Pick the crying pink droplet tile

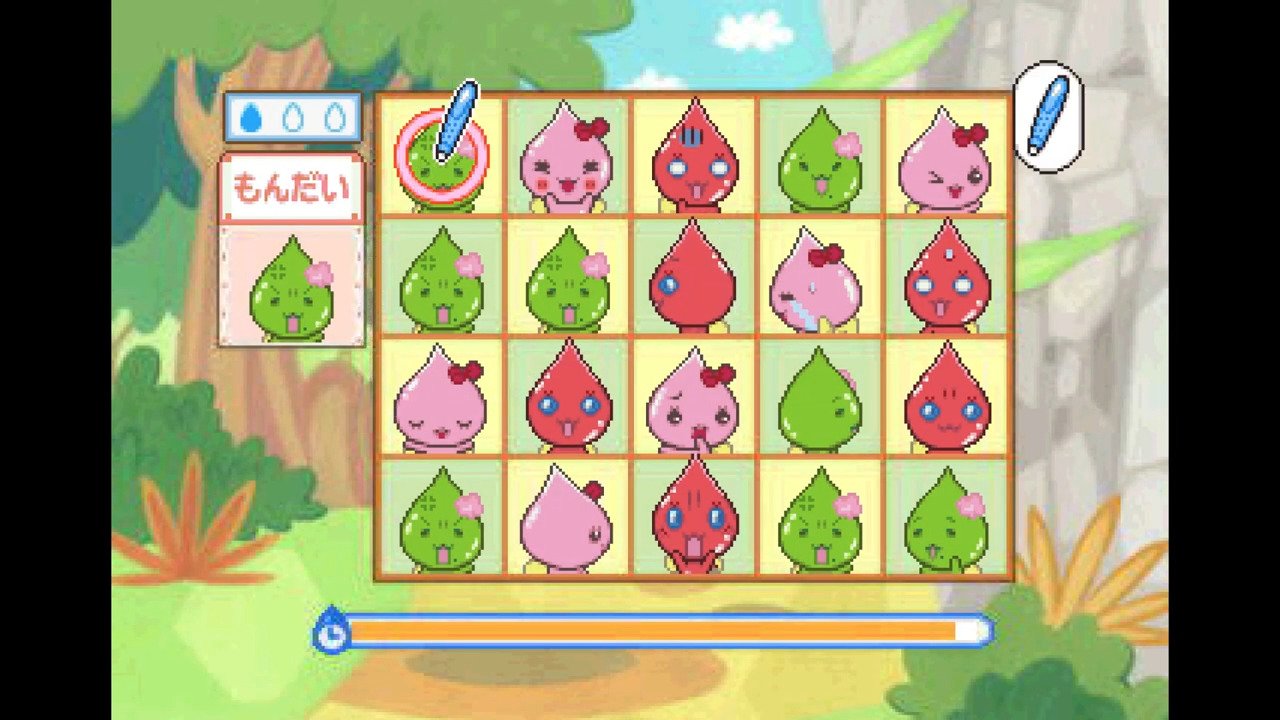tap(818, 278)
